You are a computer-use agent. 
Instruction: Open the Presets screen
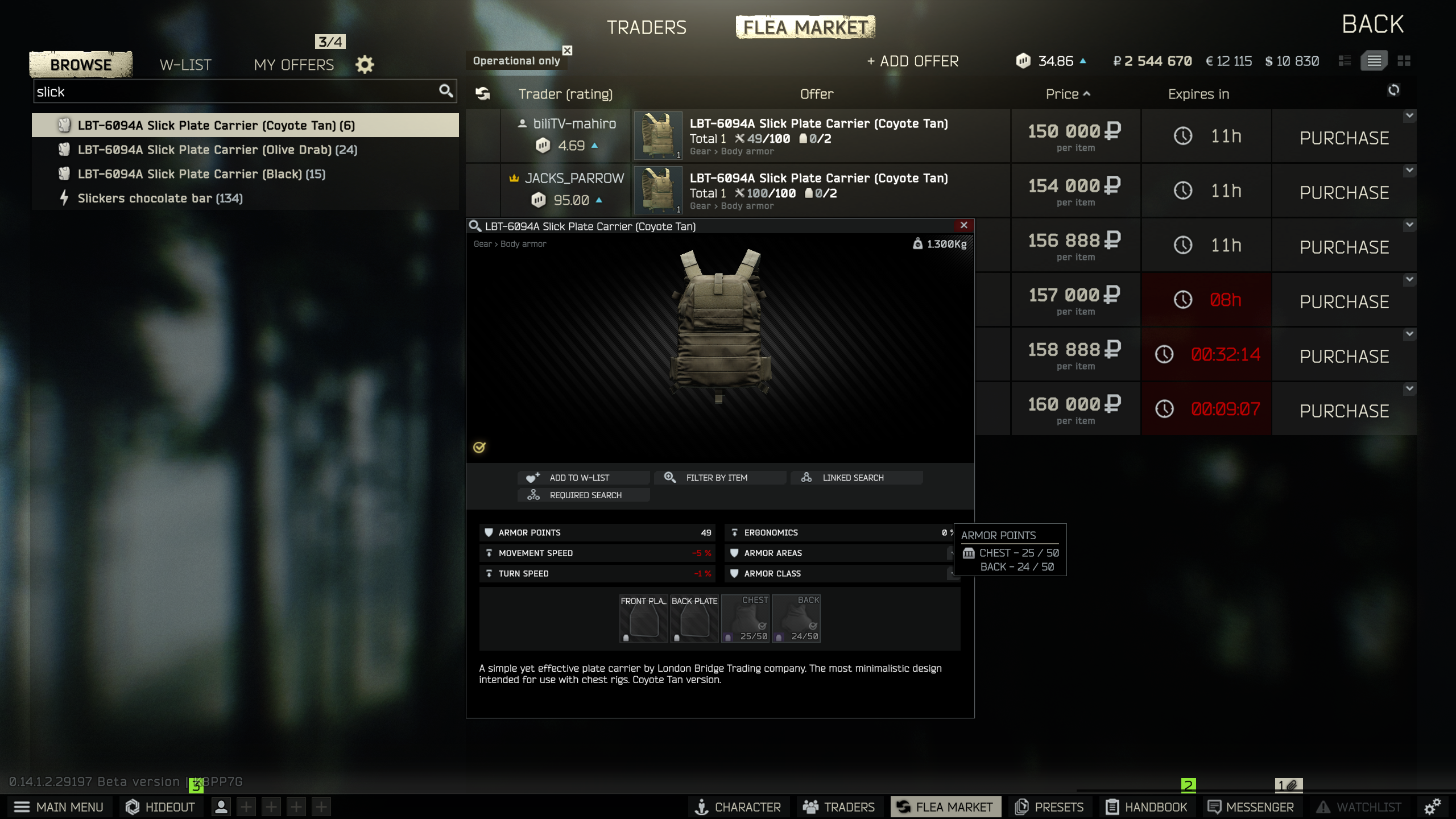1049,806
